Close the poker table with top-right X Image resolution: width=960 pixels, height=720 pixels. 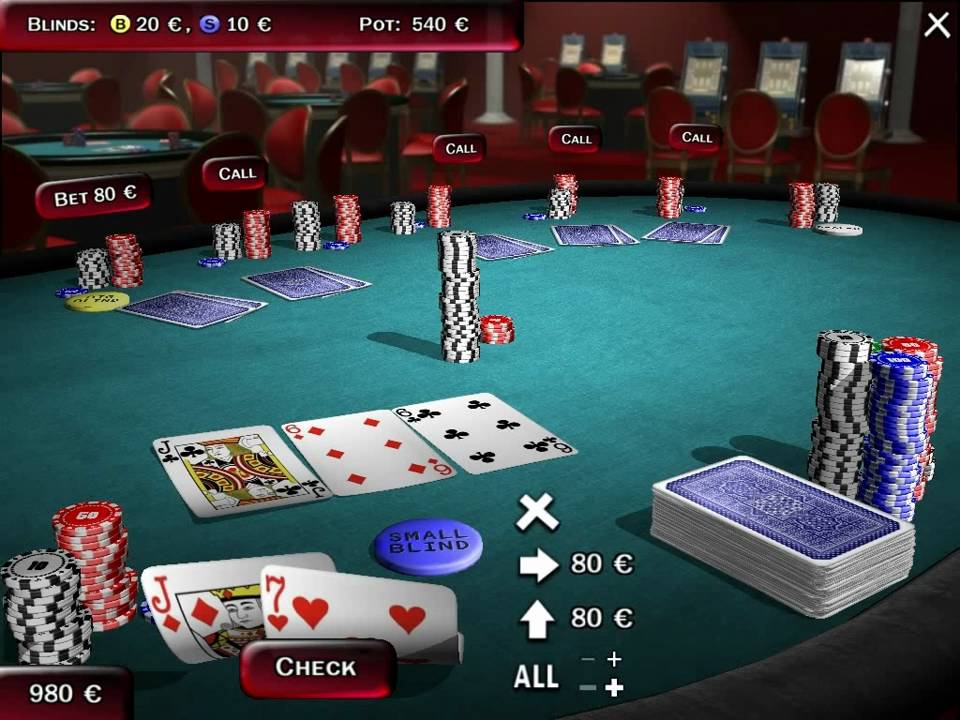[937, 25]
